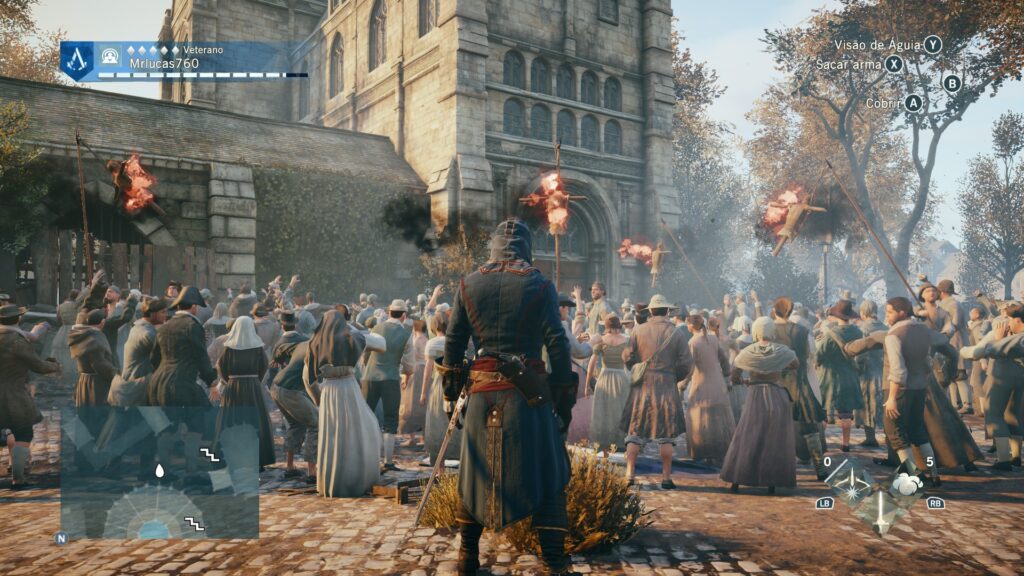
Task: Select the hooded figure icon beside Mrlucas760
Action: 109,54
